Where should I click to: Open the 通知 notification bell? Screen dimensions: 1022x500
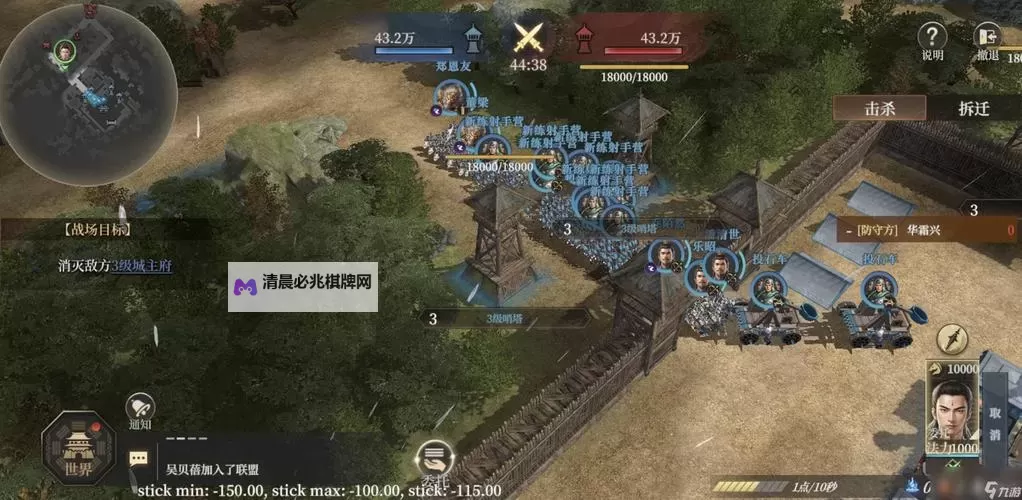point(140,411)
